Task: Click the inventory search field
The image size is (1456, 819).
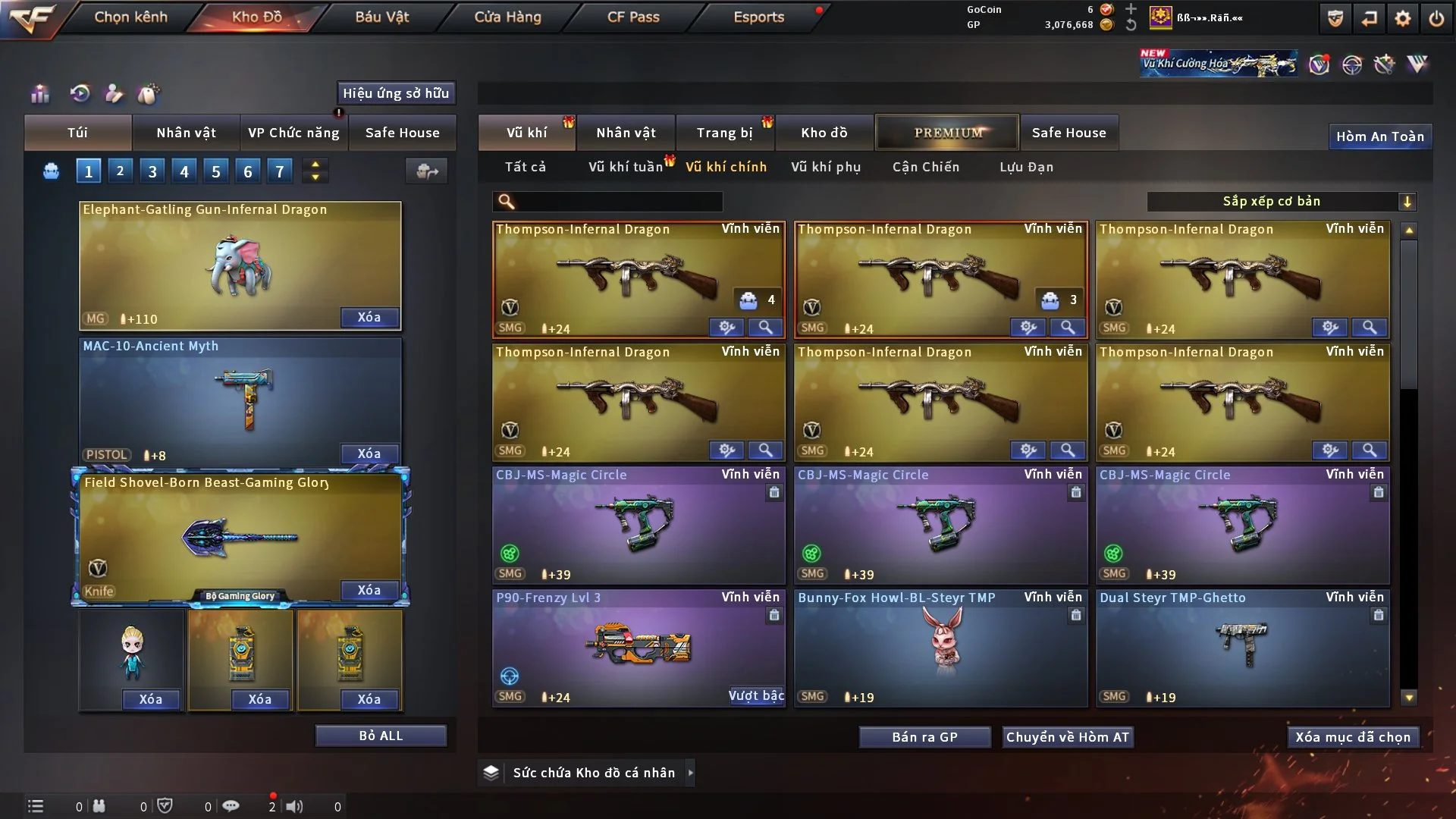Action: click(618, 202)
